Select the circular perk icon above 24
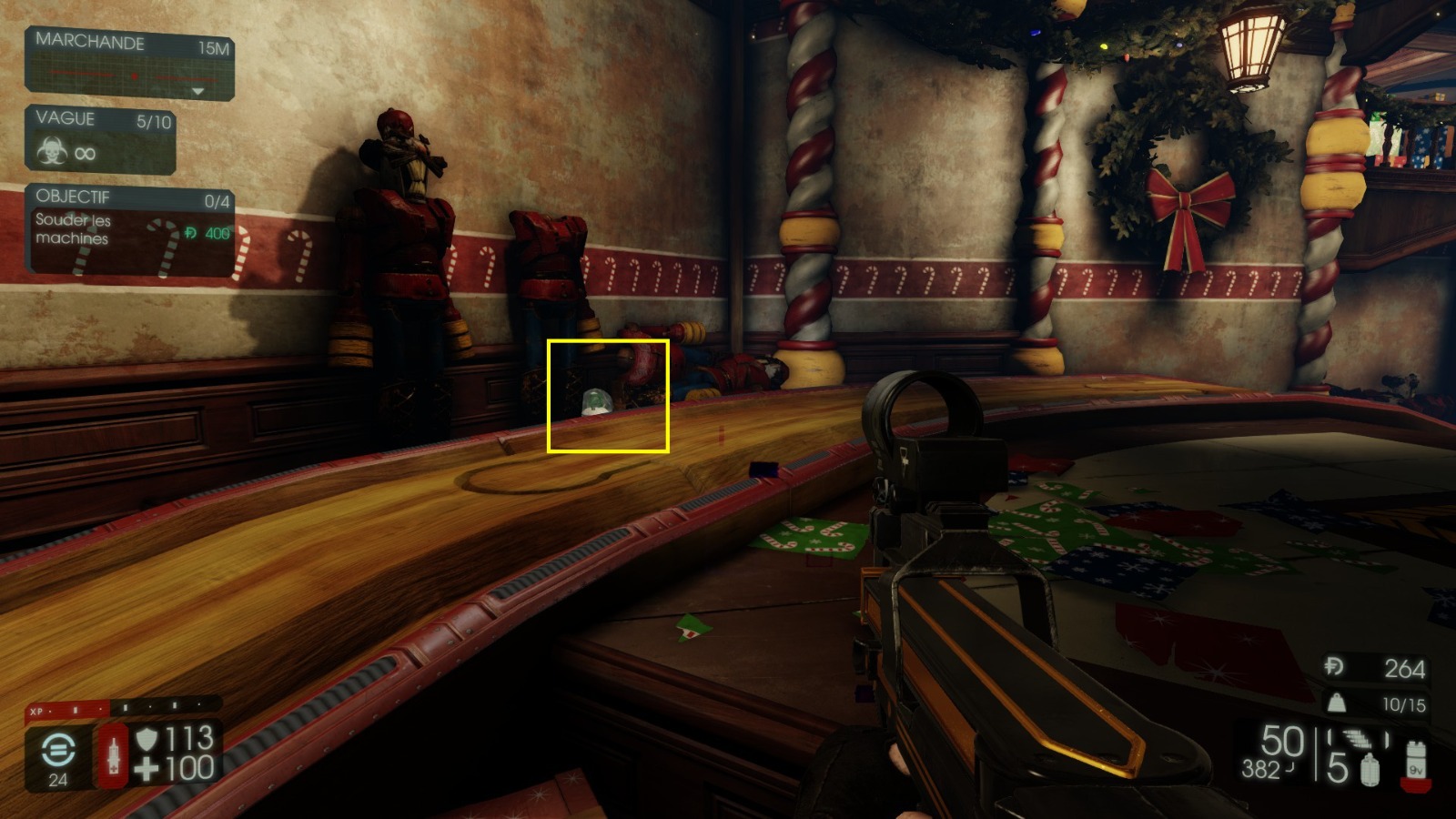Viewport: 1456px width, 819px height. 58,749
